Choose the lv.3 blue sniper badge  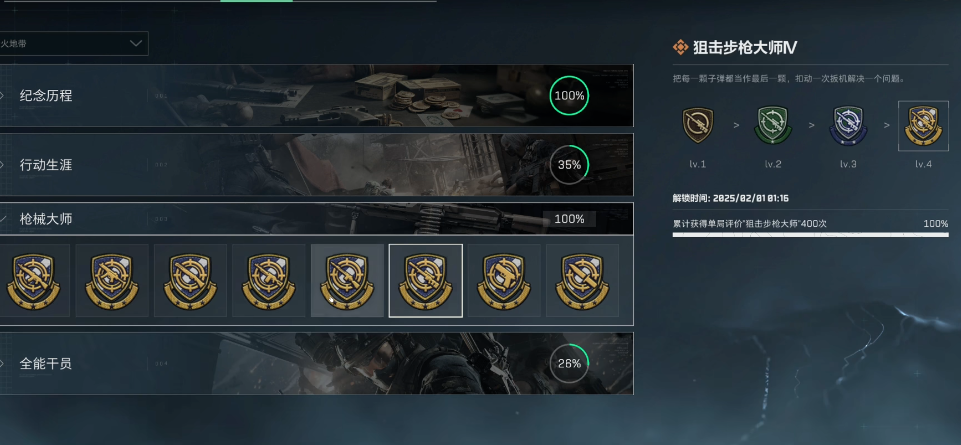(847, 125)
